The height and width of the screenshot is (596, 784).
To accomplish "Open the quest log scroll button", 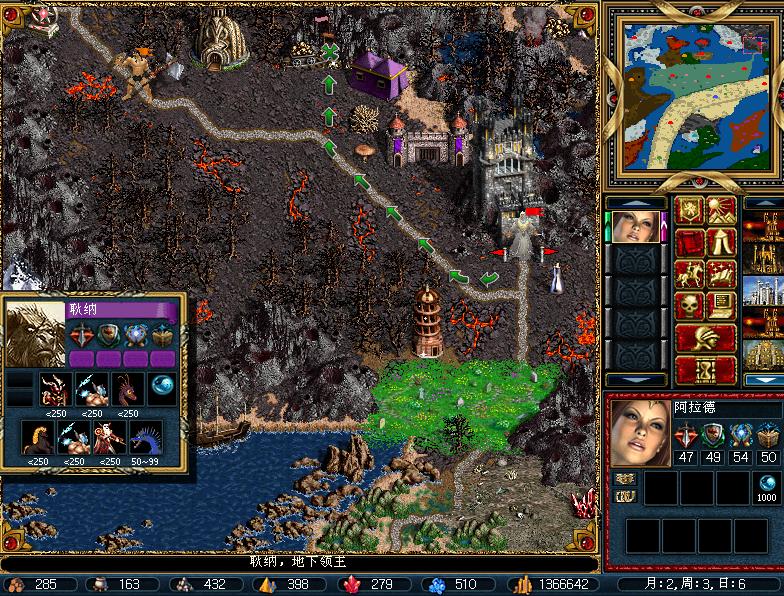I will [690, 243].
